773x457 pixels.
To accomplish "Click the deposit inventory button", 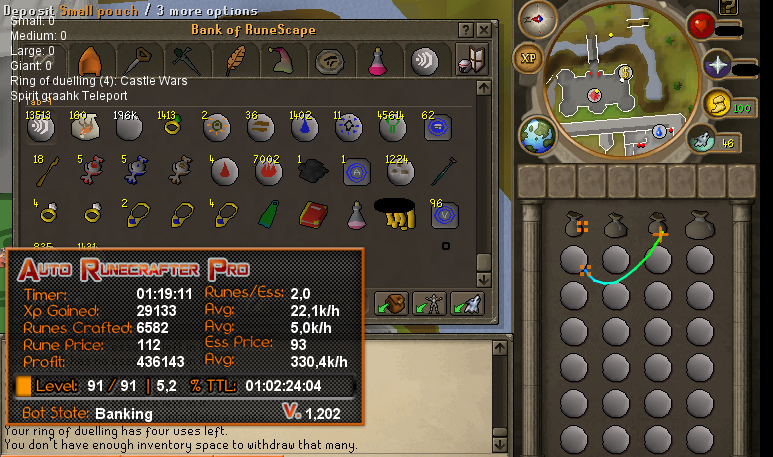I will tap(390, 302).
